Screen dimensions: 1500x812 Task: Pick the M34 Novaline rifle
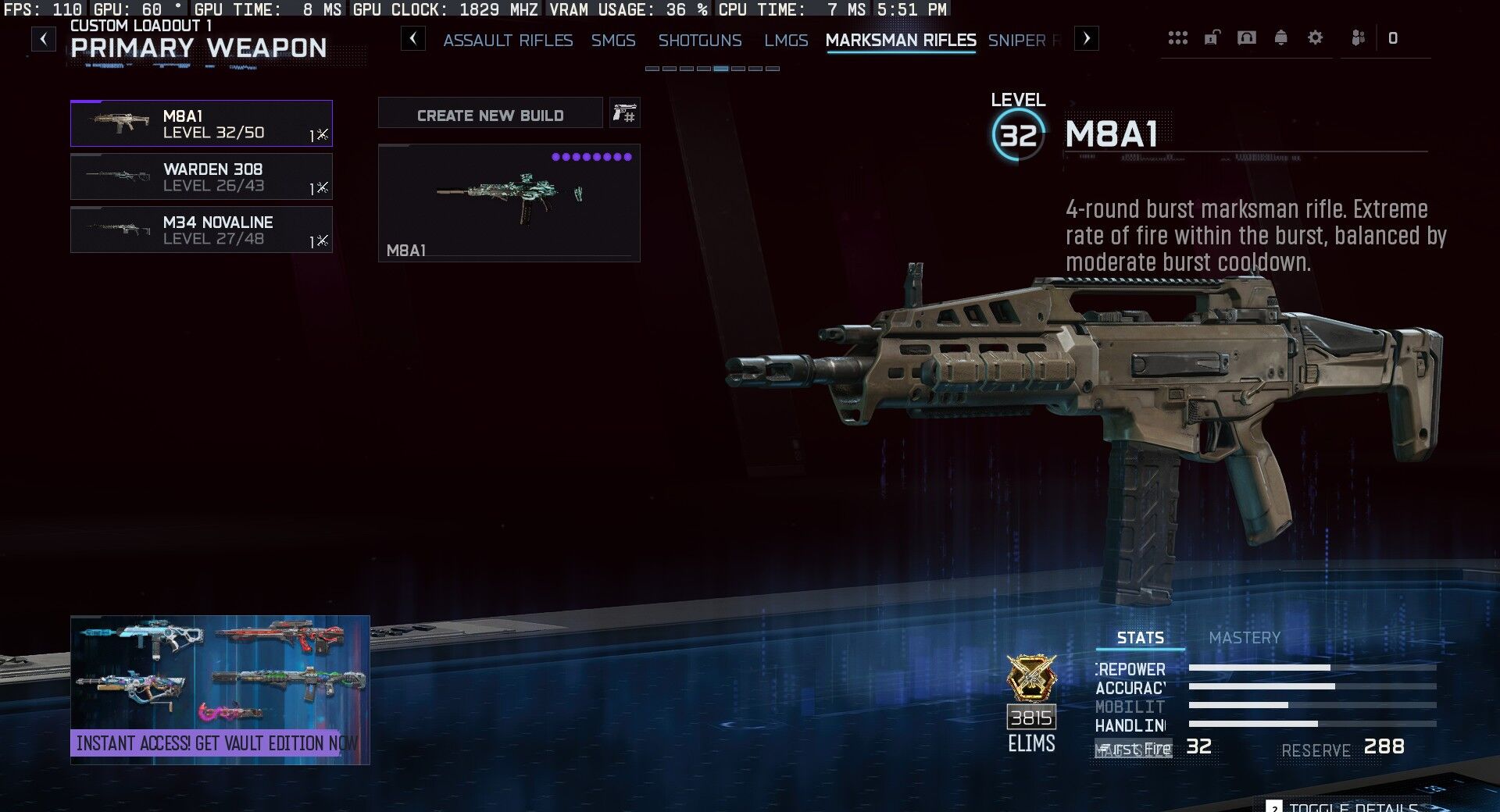click(202, 230)
